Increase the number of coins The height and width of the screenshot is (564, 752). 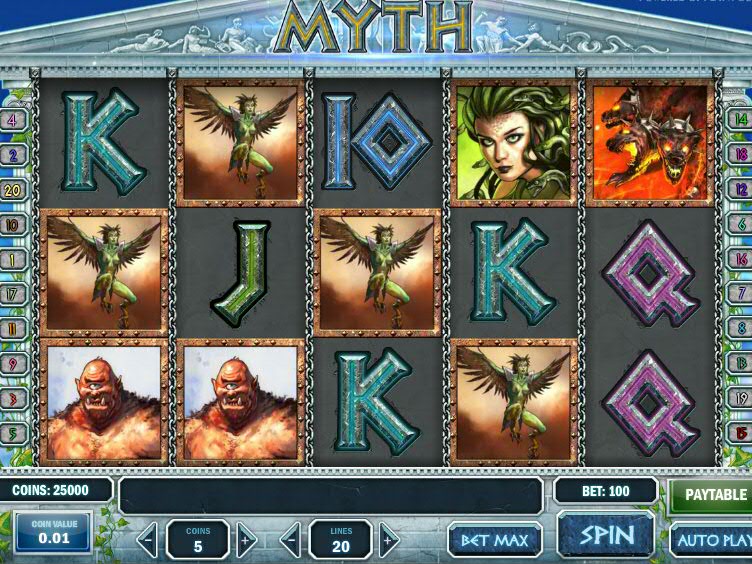coord(246,540)
